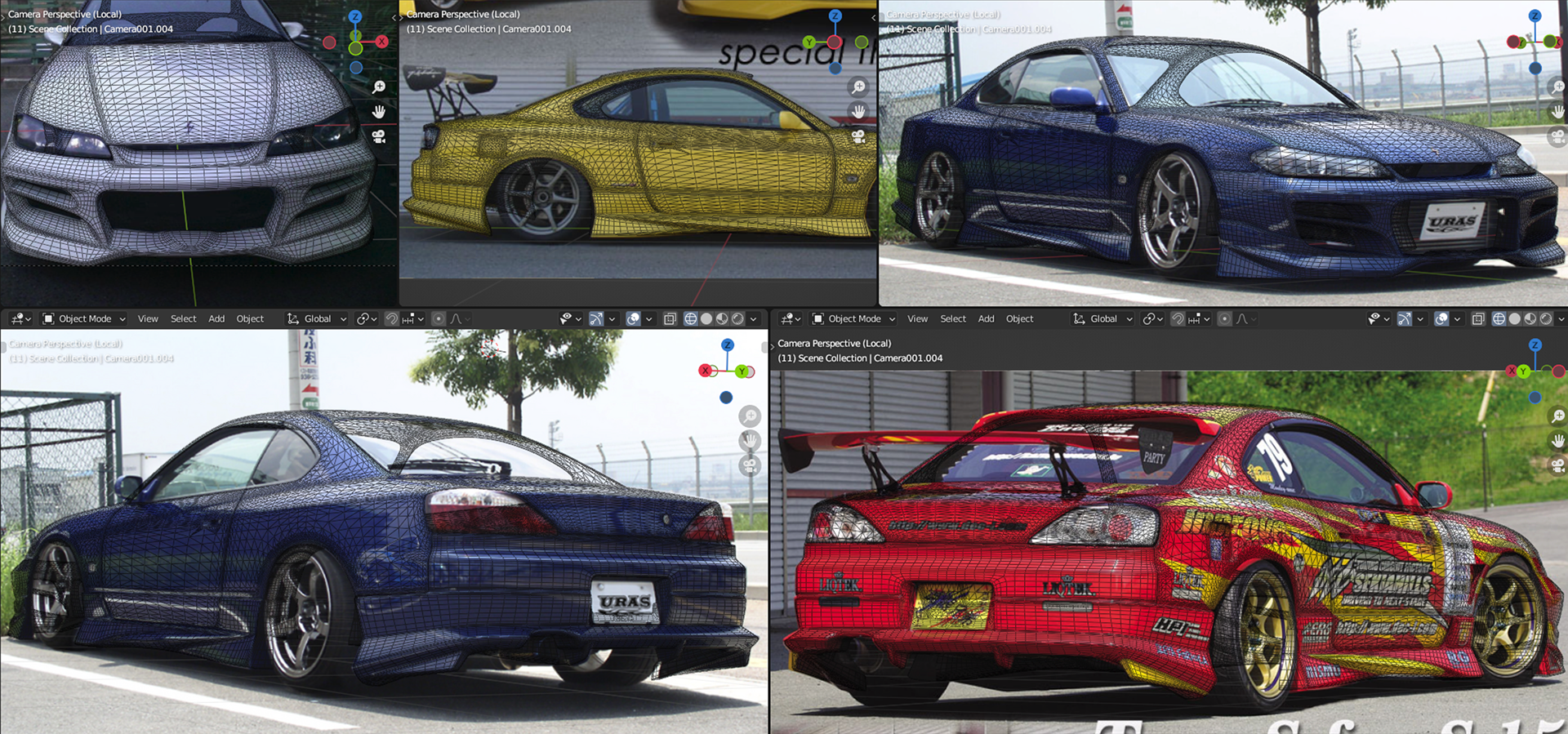Viewport: 1568px width, 734px height.
Task: Click the proportional editing falloff curve icon
Action: coord(1241,318)
